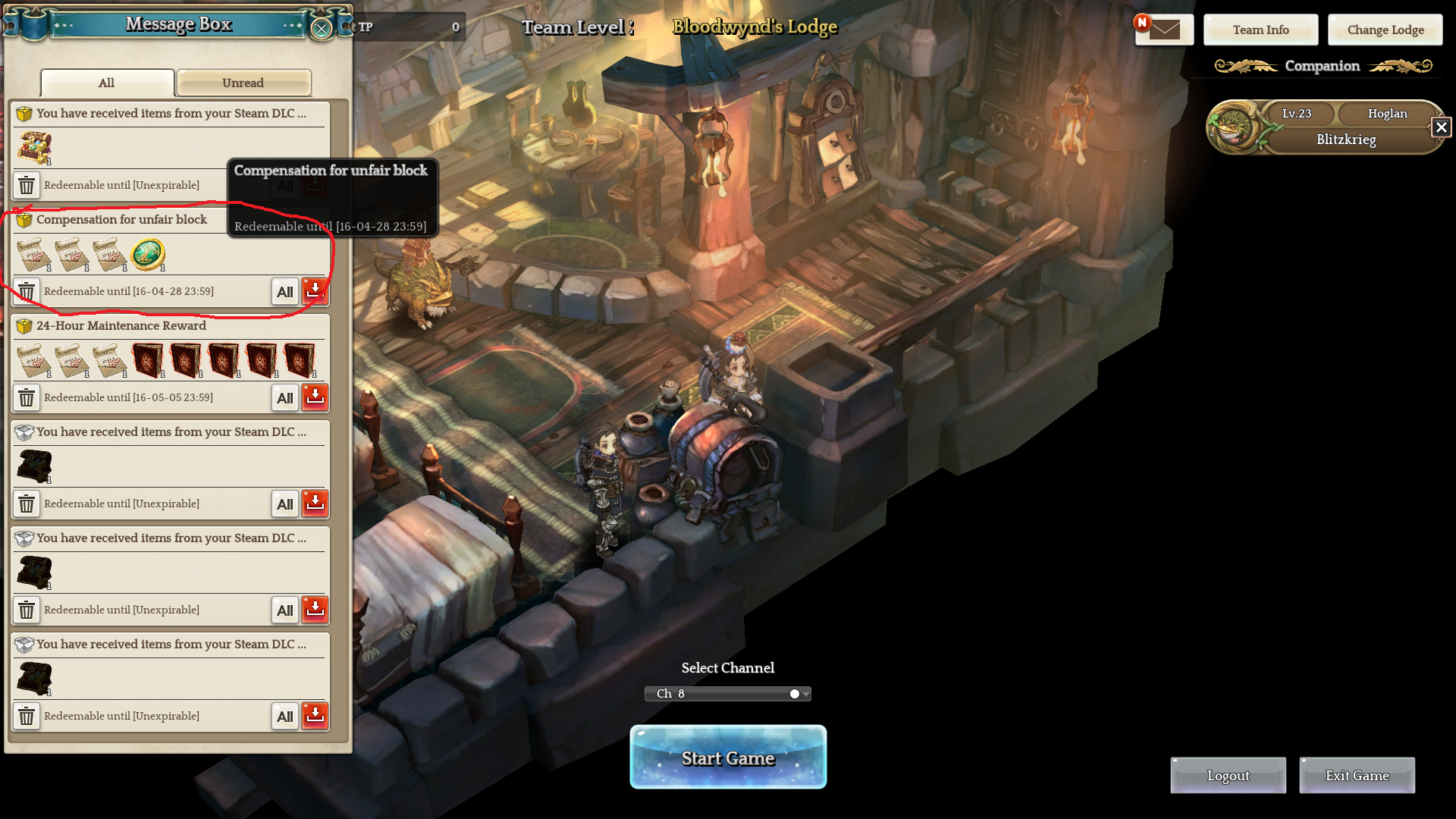Switch to the Unread tab
The width and height of the screenshot is (1456, 819).
[243, 83]
